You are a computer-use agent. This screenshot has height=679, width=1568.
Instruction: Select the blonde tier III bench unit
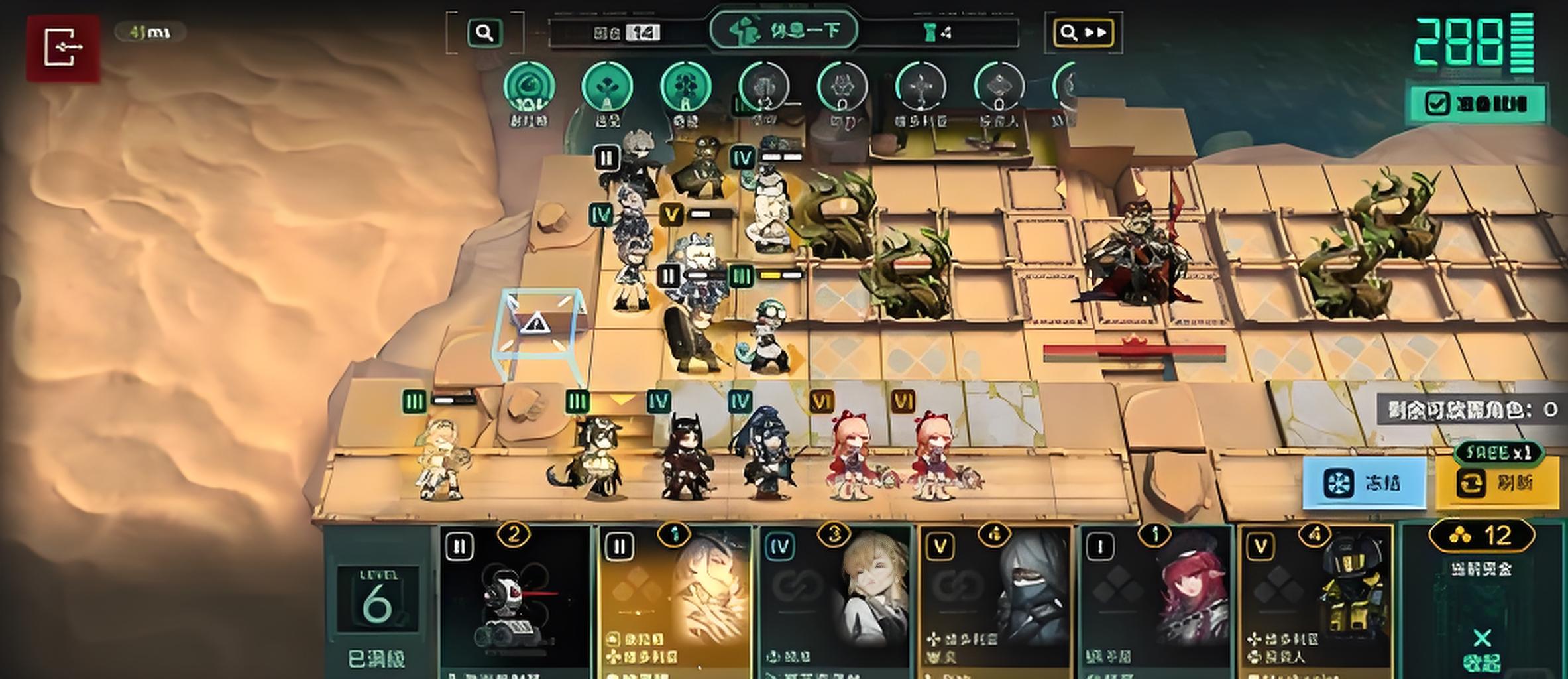coord(441,458)
